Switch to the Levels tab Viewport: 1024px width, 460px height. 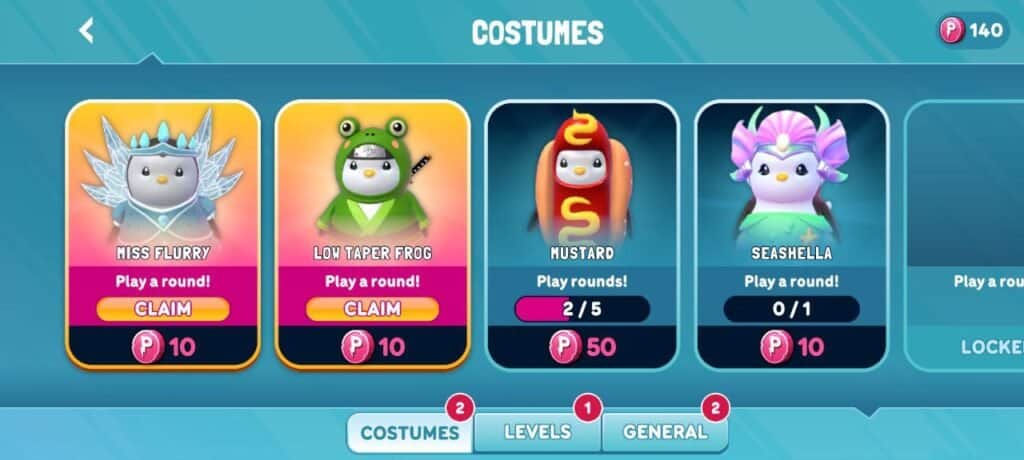[537, 432]
